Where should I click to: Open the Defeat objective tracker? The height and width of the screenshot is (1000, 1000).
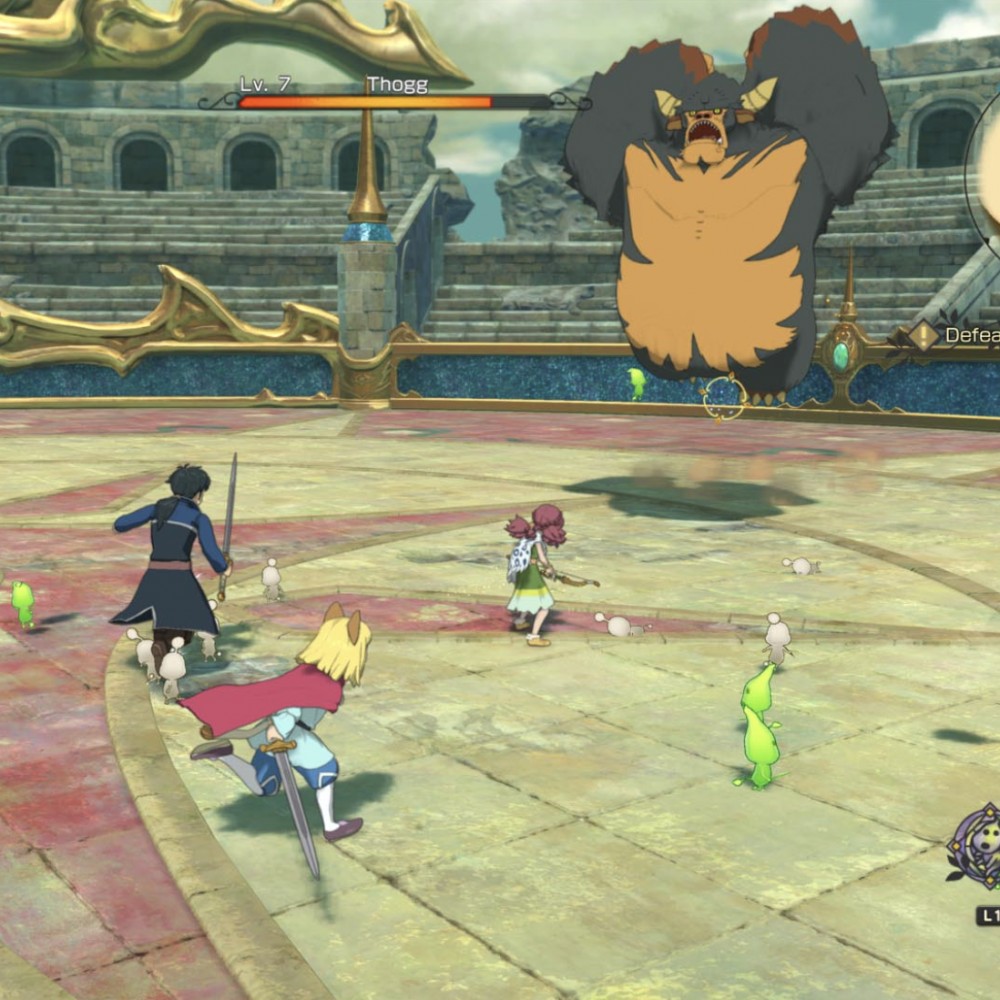click(972, 336)
